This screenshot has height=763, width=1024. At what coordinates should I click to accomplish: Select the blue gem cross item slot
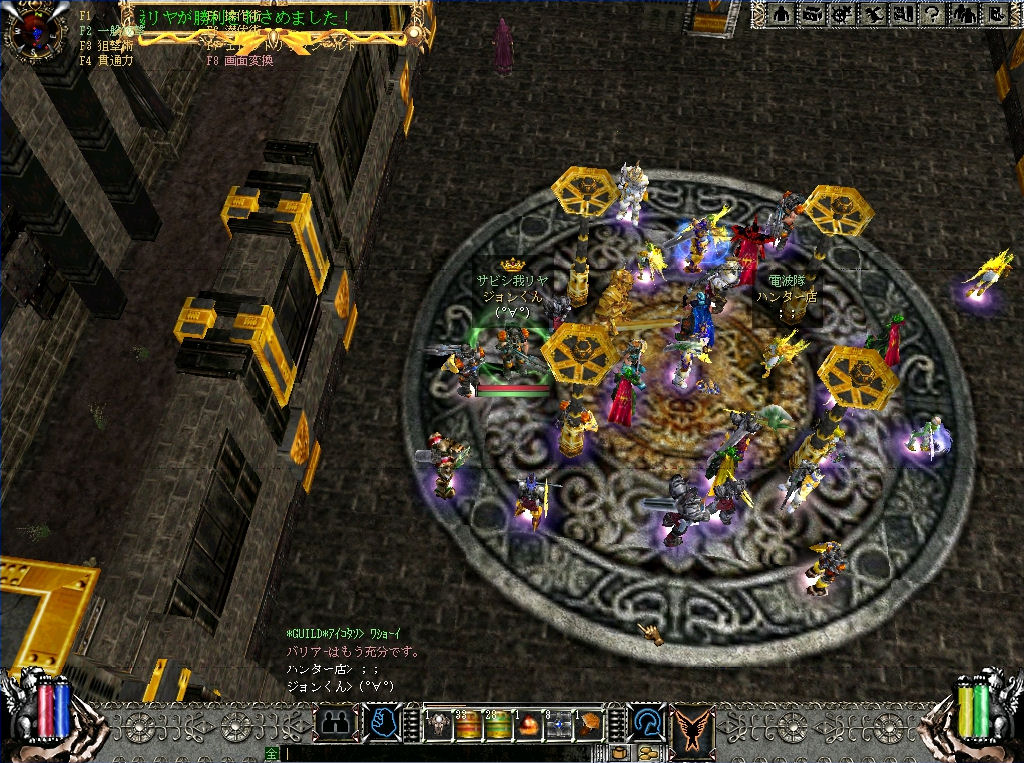coord(559,725)
